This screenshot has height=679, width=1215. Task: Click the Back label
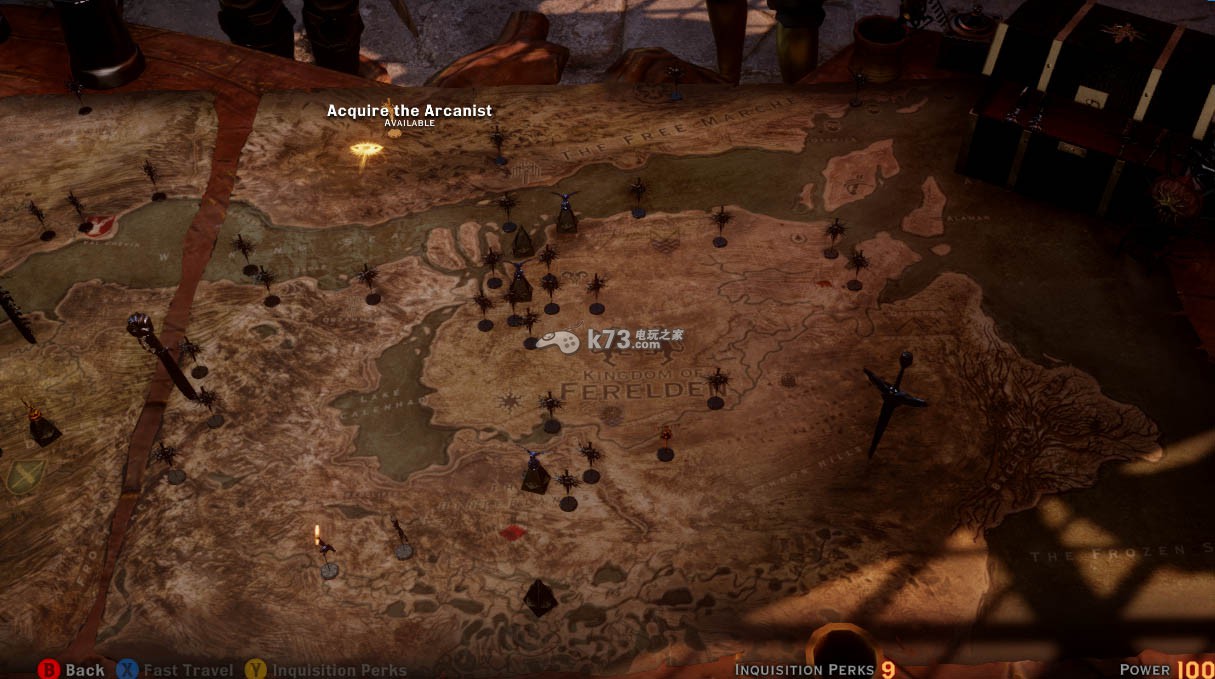pos(85,670)
